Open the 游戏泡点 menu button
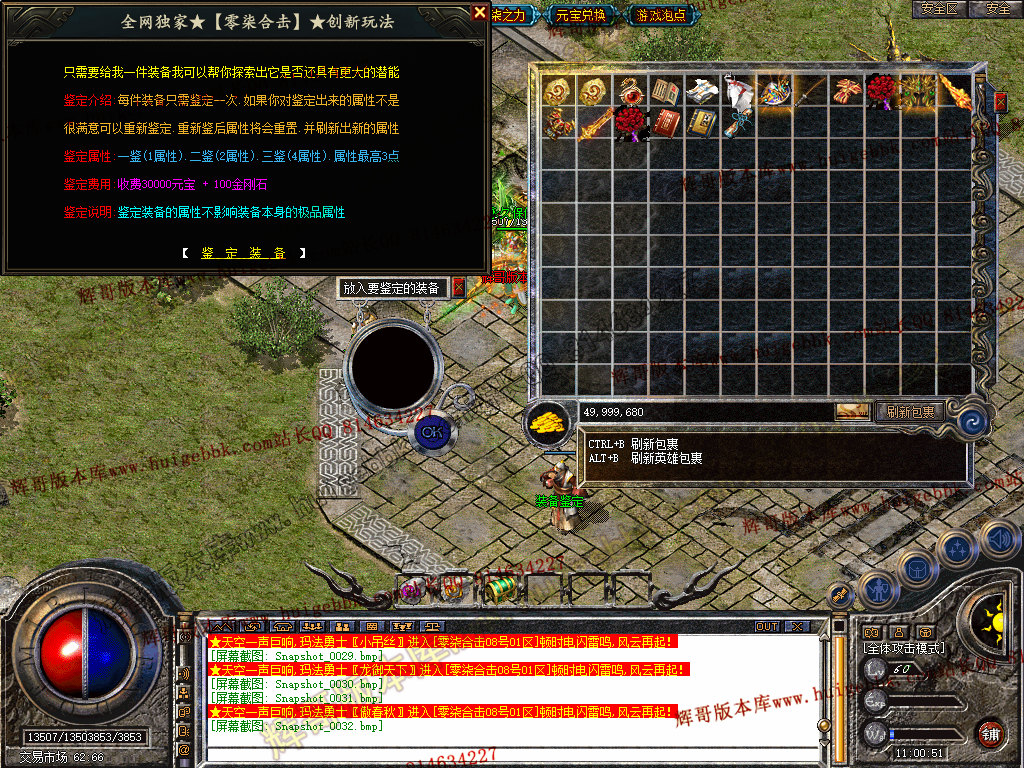1024x768 pixels. [660, 15]
